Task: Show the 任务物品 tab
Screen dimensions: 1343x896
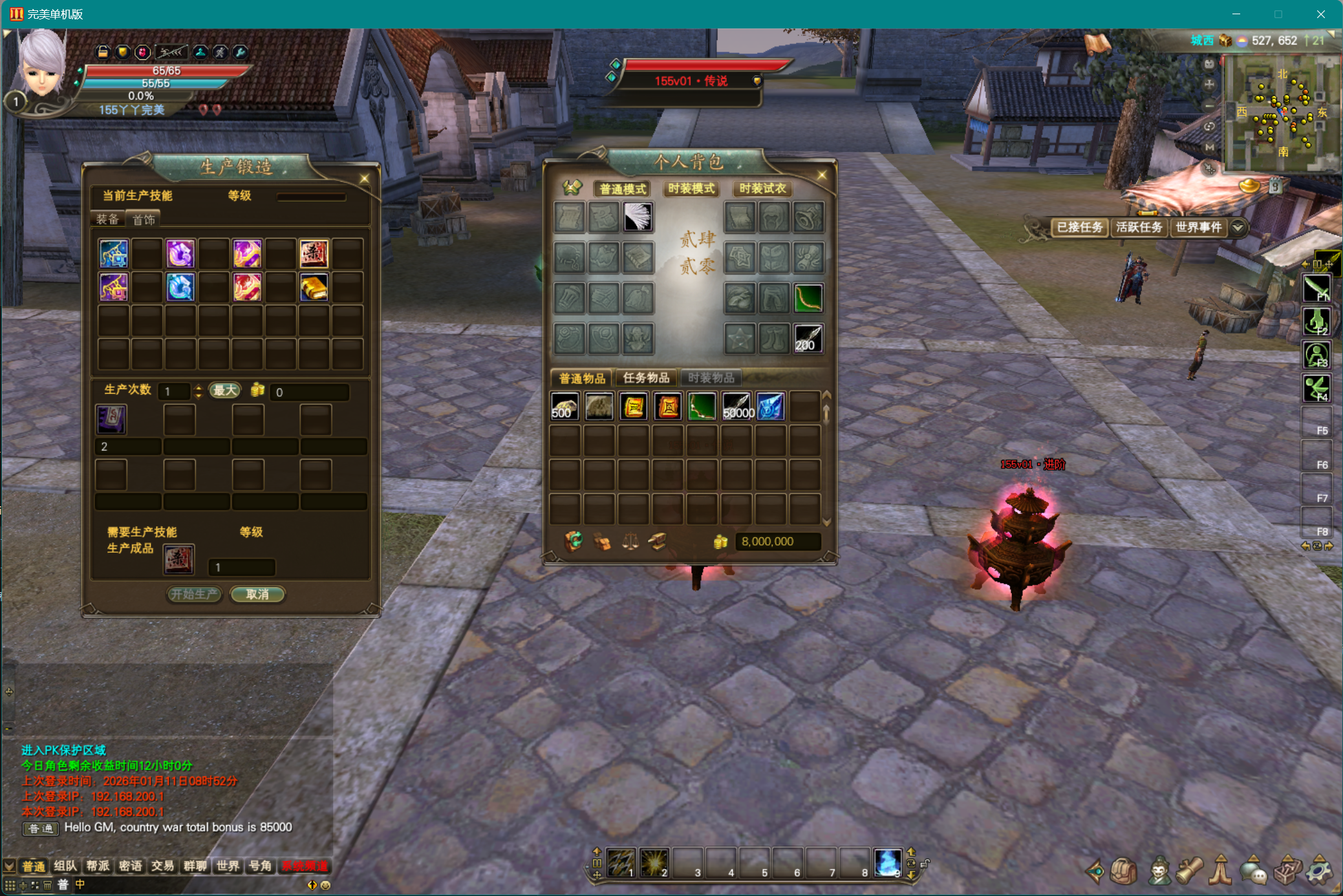Action: point(646,378)
